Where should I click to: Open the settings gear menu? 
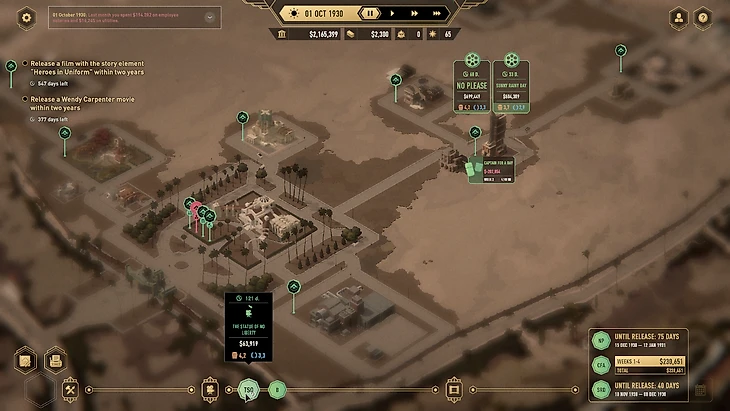pos(27,16)
